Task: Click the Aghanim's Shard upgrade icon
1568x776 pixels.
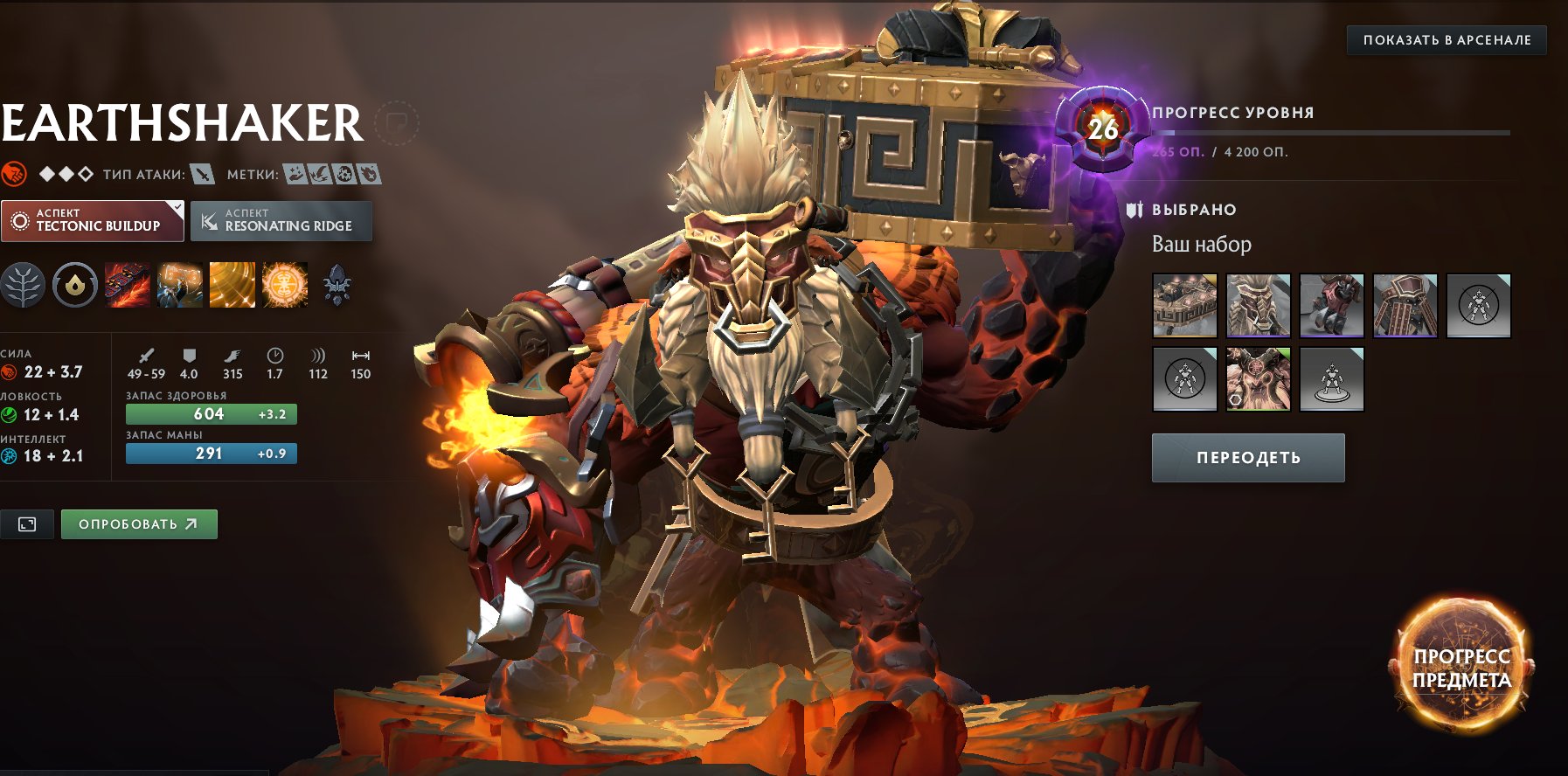Action: 335,286
